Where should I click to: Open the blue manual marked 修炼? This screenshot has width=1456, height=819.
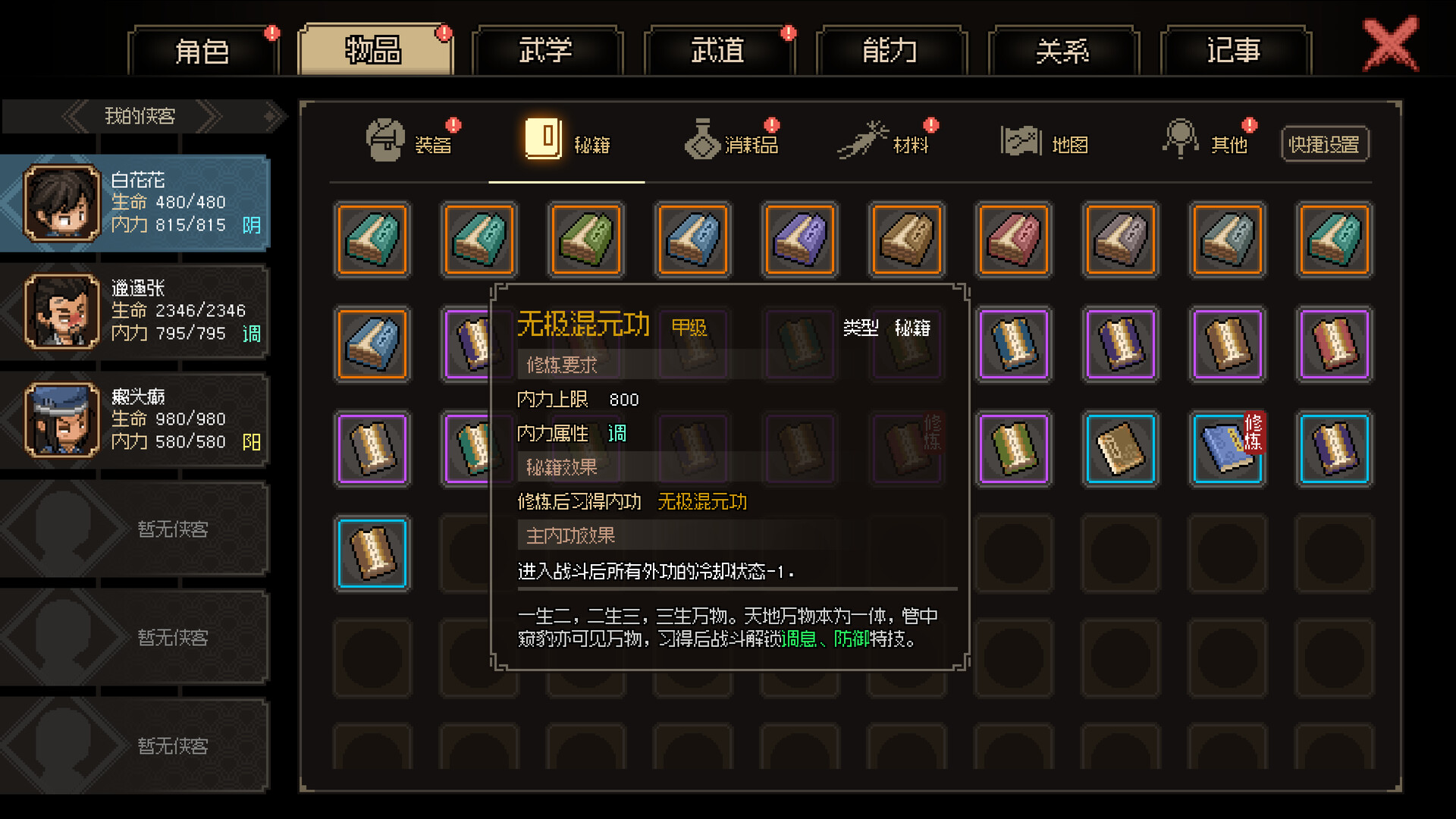[1227, 449]
